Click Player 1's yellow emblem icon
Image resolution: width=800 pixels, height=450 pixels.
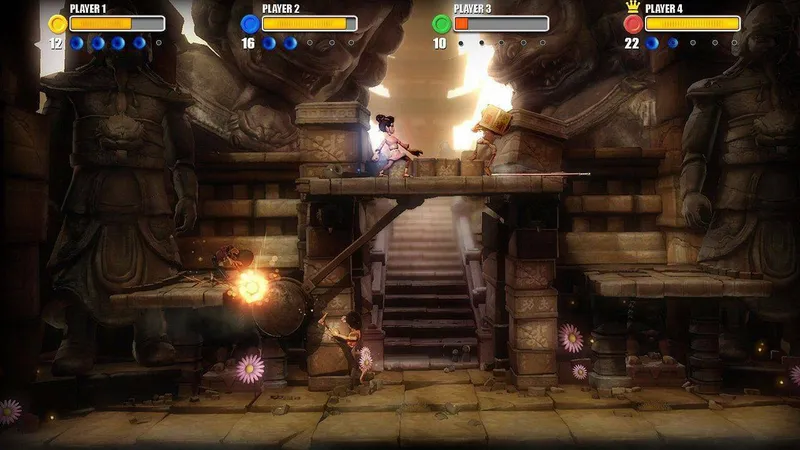(57, 23)
